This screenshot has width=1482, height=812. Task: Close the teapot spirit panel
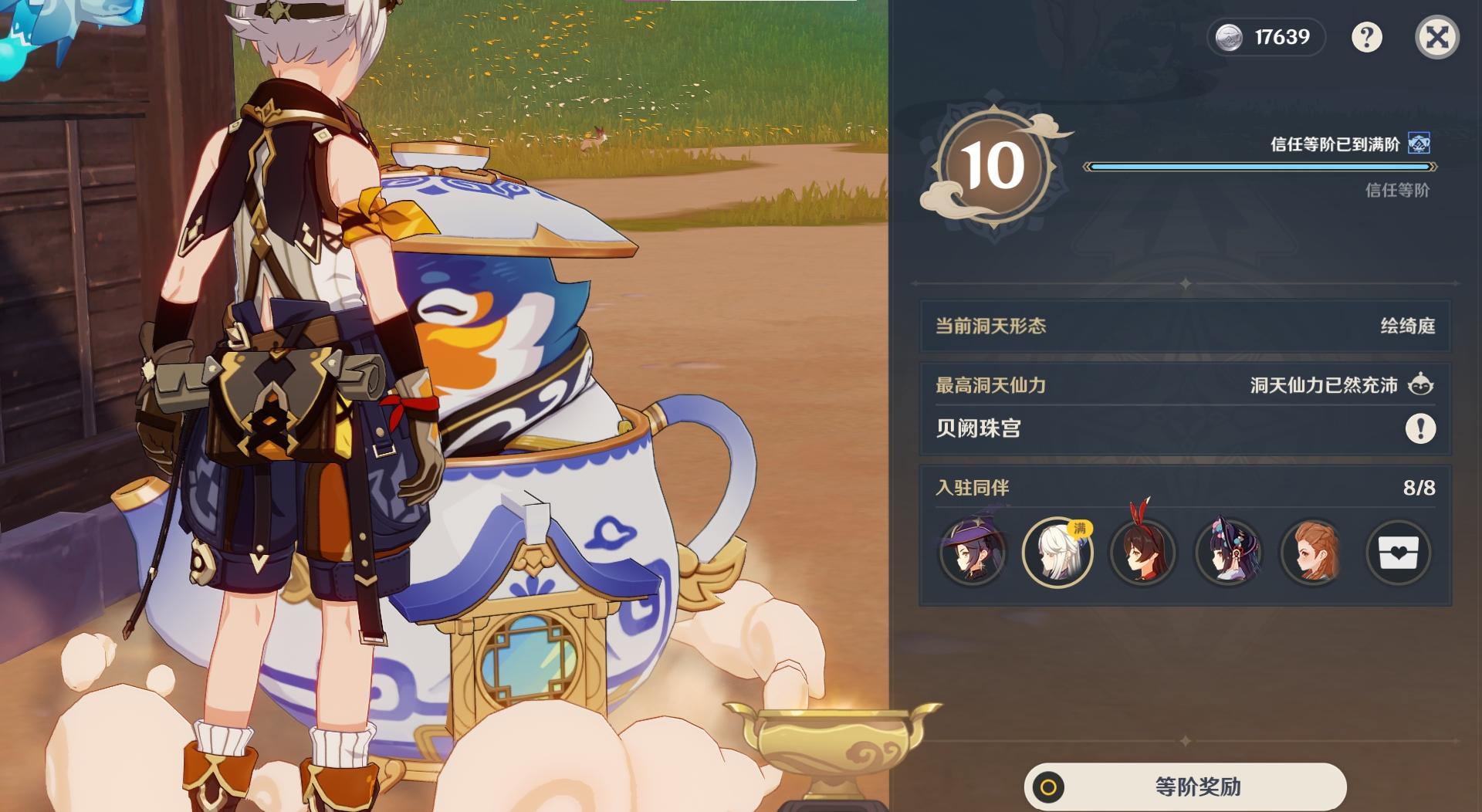pyautogui.click(x=1436, y=37)
